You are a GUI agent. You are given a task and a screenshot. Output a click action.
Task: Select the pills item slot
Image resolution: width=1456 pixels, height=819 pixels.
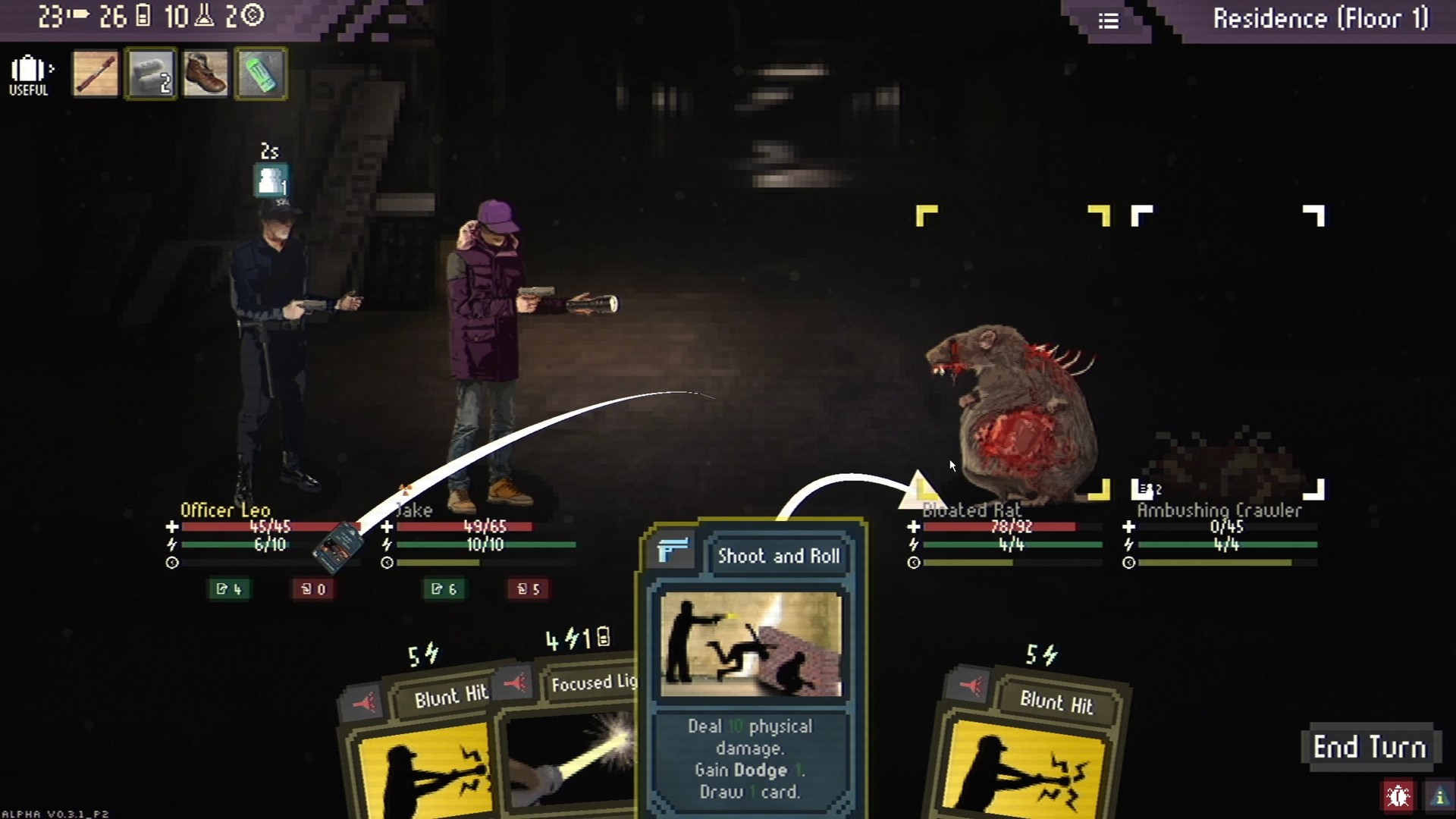[x=151, y=74]
